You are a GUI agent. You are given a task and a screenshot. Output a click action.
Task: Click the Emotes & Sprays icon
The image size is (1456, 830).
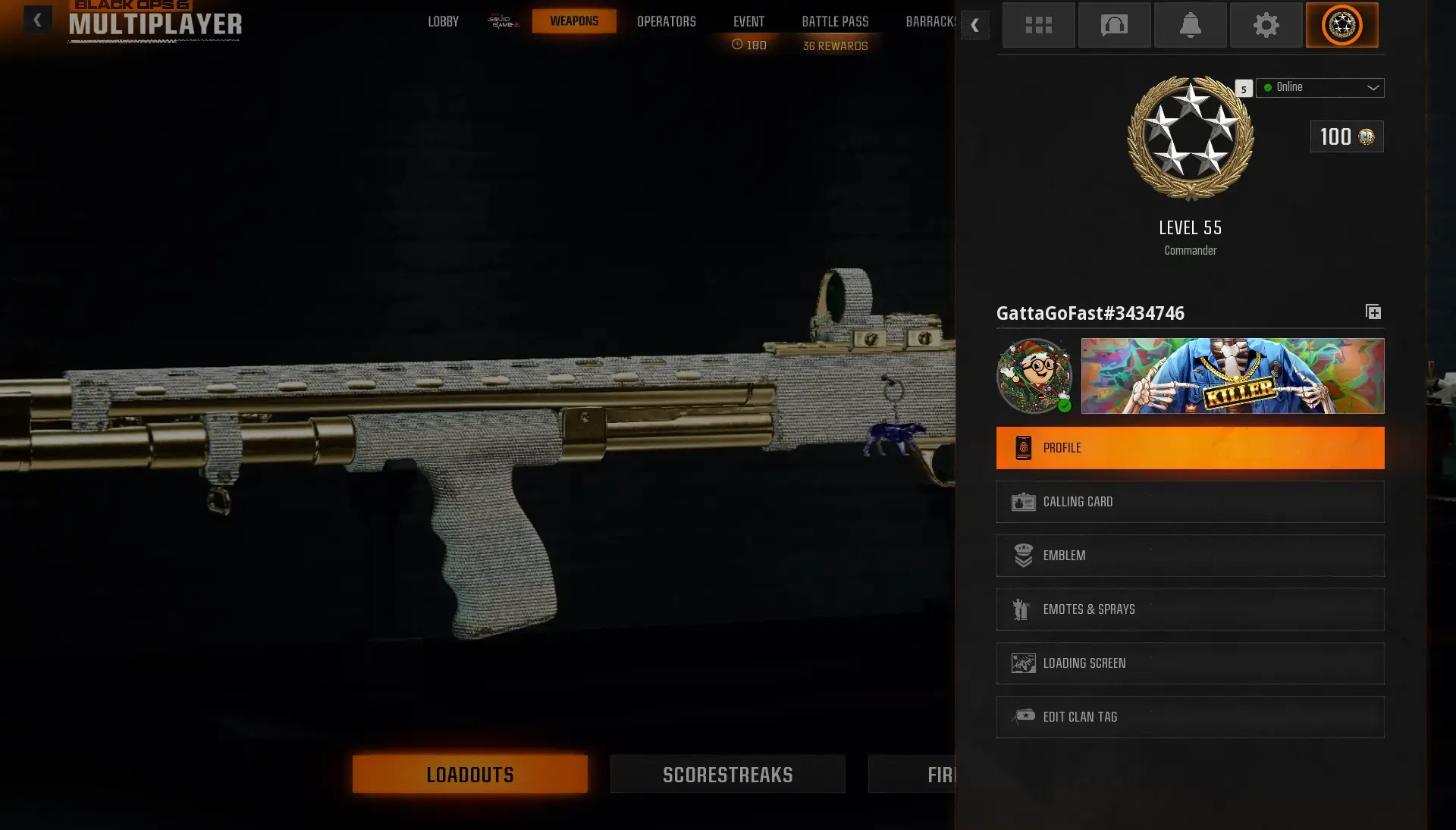tap(1024, 609)
